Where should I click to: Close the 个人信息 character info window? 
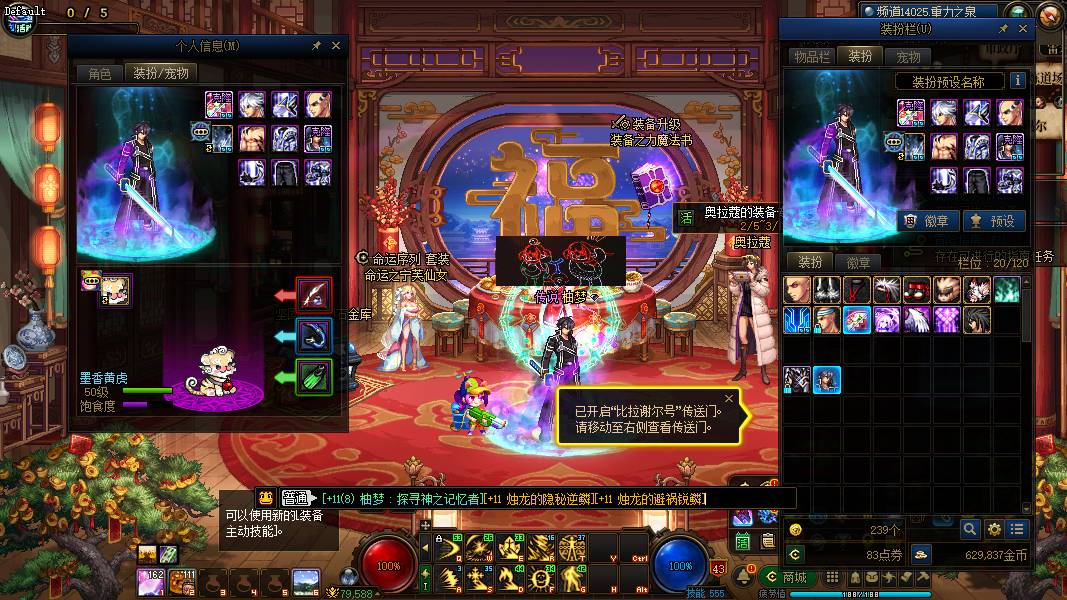click(x=336, y=46)
